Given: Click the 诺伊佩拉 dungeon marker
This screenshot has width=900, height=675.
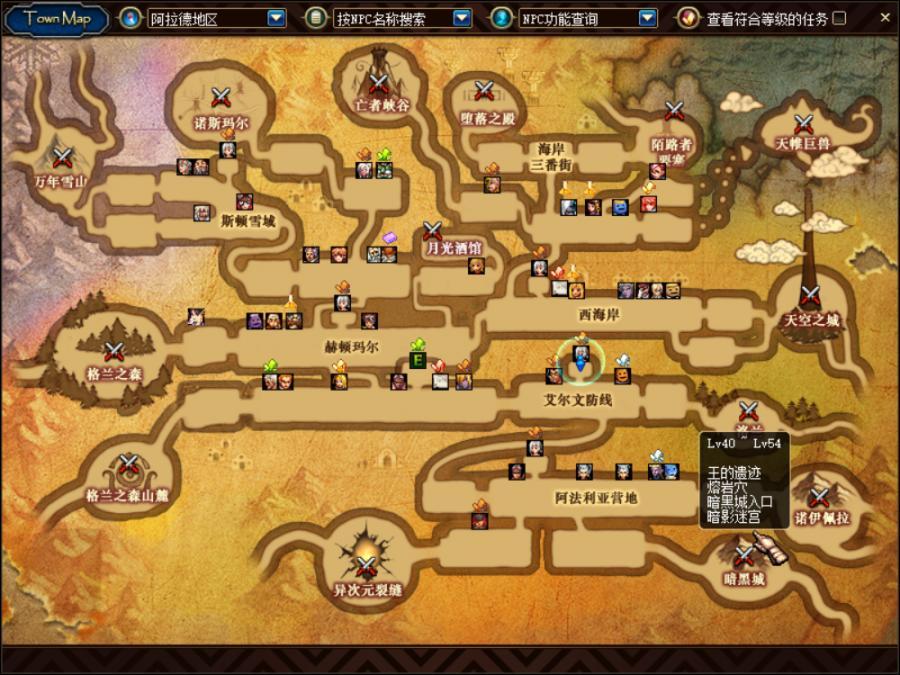Looking at the screenshot, I should [819, 497].
